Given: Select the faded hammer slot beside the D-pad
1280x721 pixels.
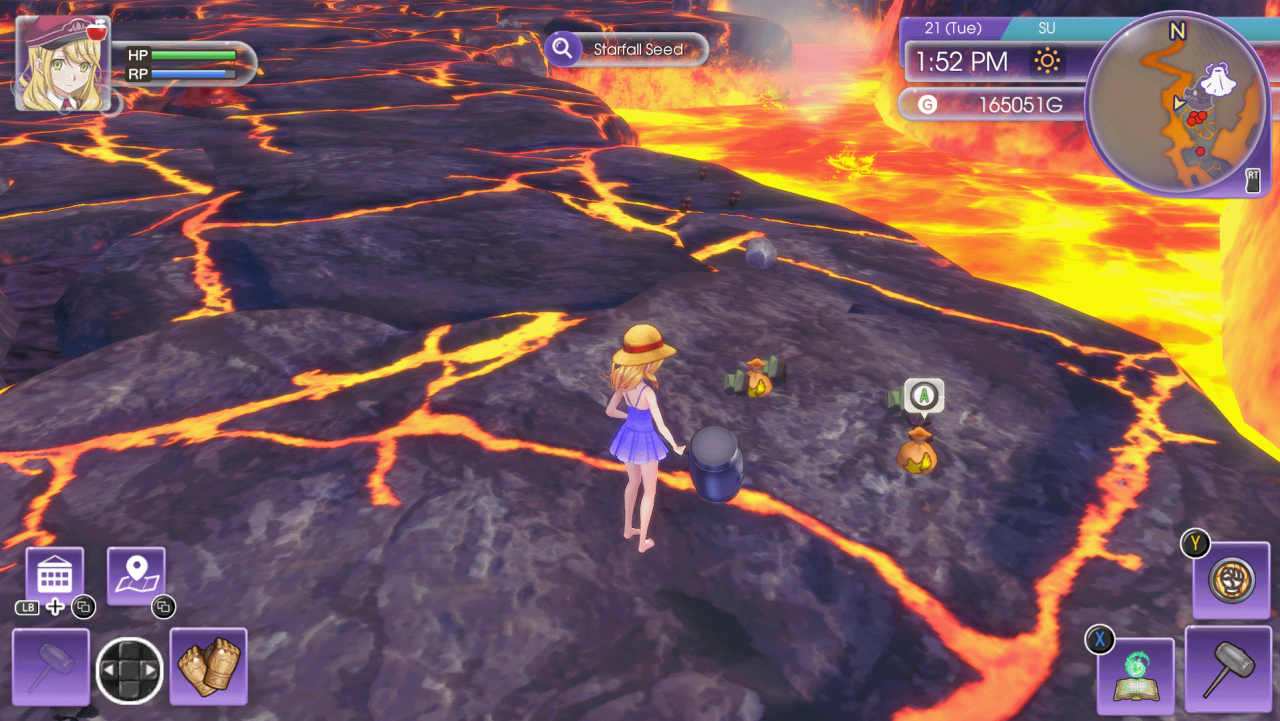Looking at the screenshot, I should [51, 666].
